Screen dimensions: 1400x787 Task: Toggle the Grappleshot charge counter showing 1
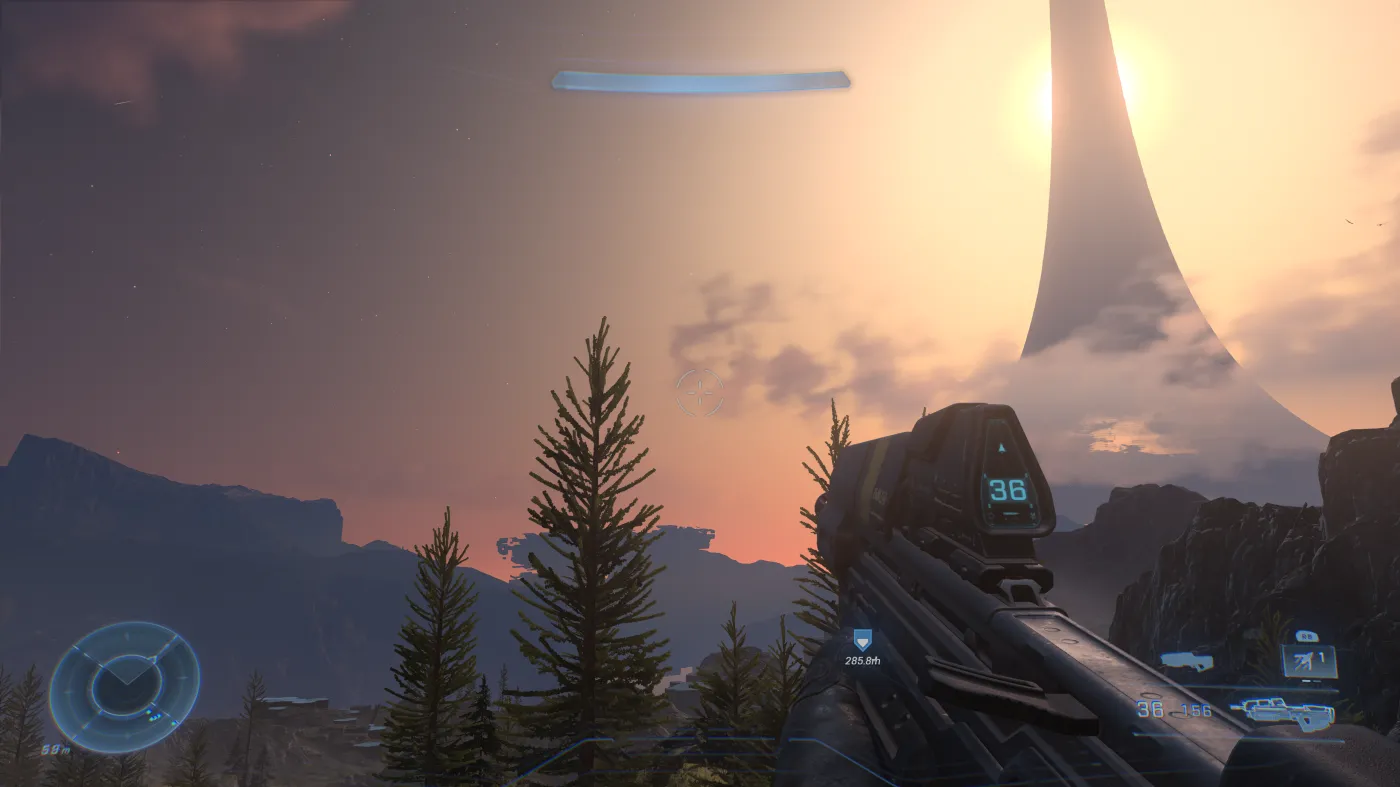click(1321, 657)
